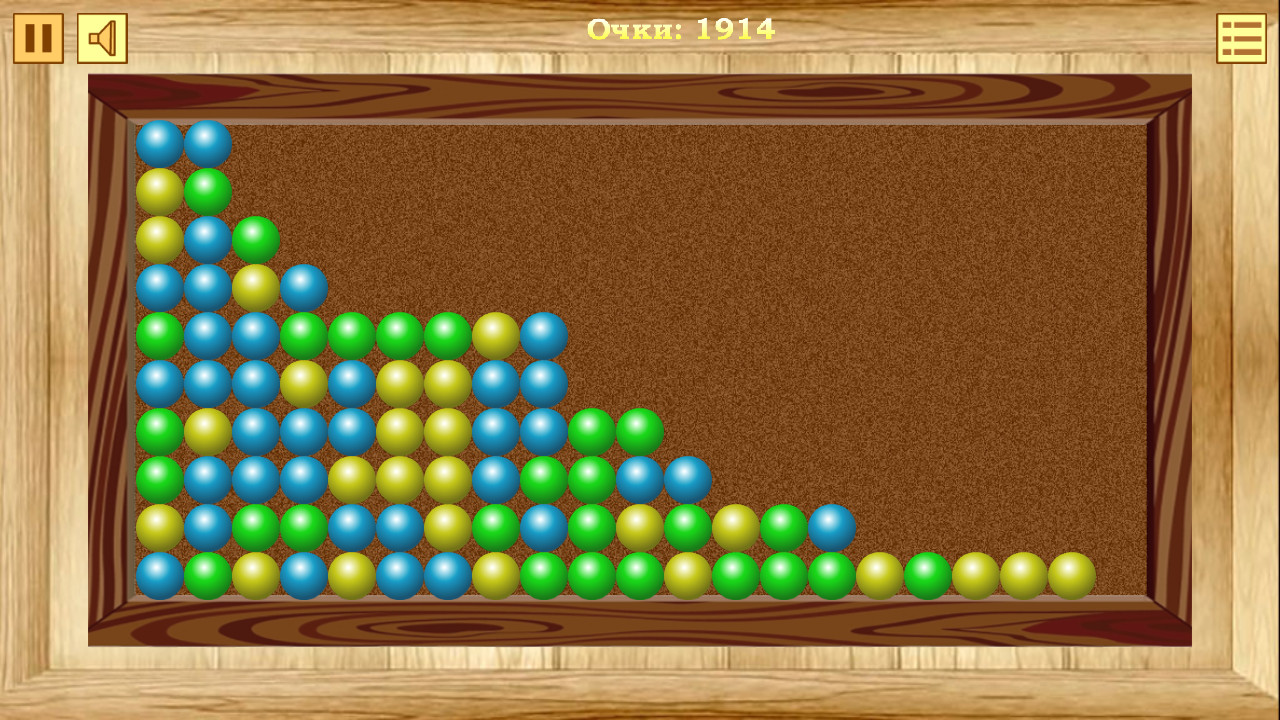Viewport: 1280px width, 720px height.
Task: Click the score label reading Очки: 1914
Action: coord(683,30)
